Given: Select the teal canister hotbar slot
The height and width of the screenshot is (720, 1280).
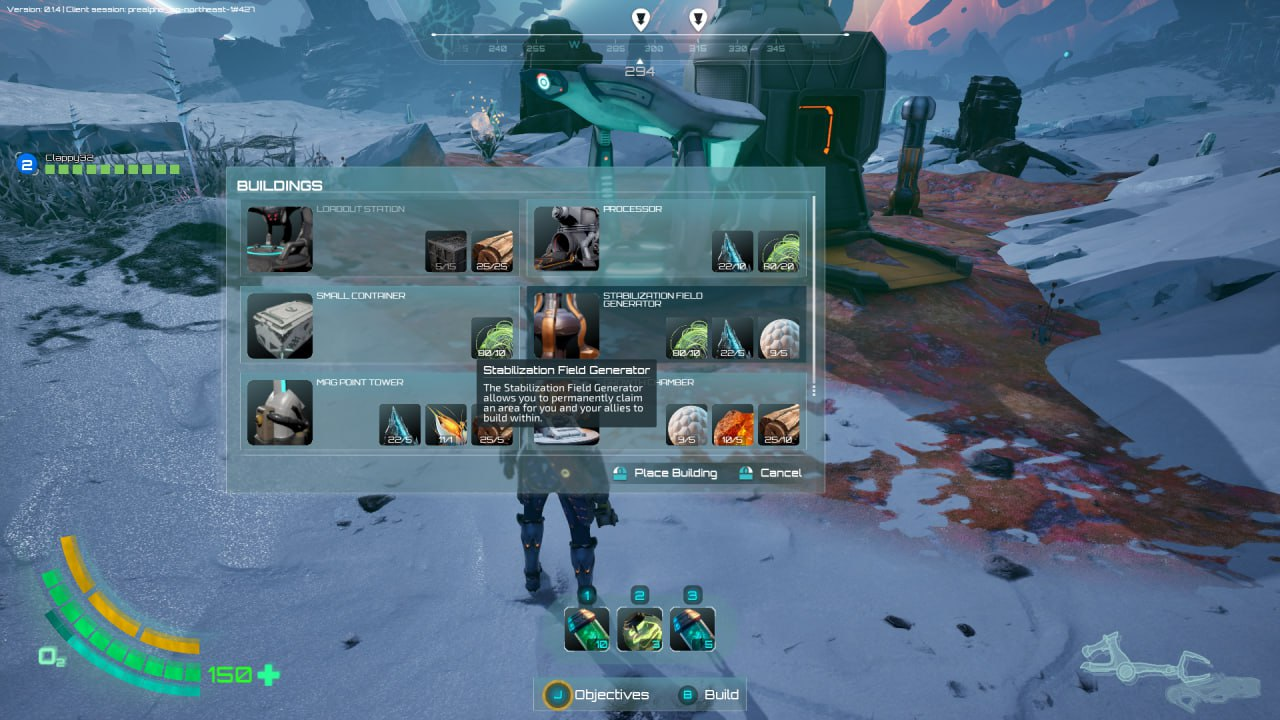Looking at the screenshot, I should pyautogui.click(x=692, y=629).
